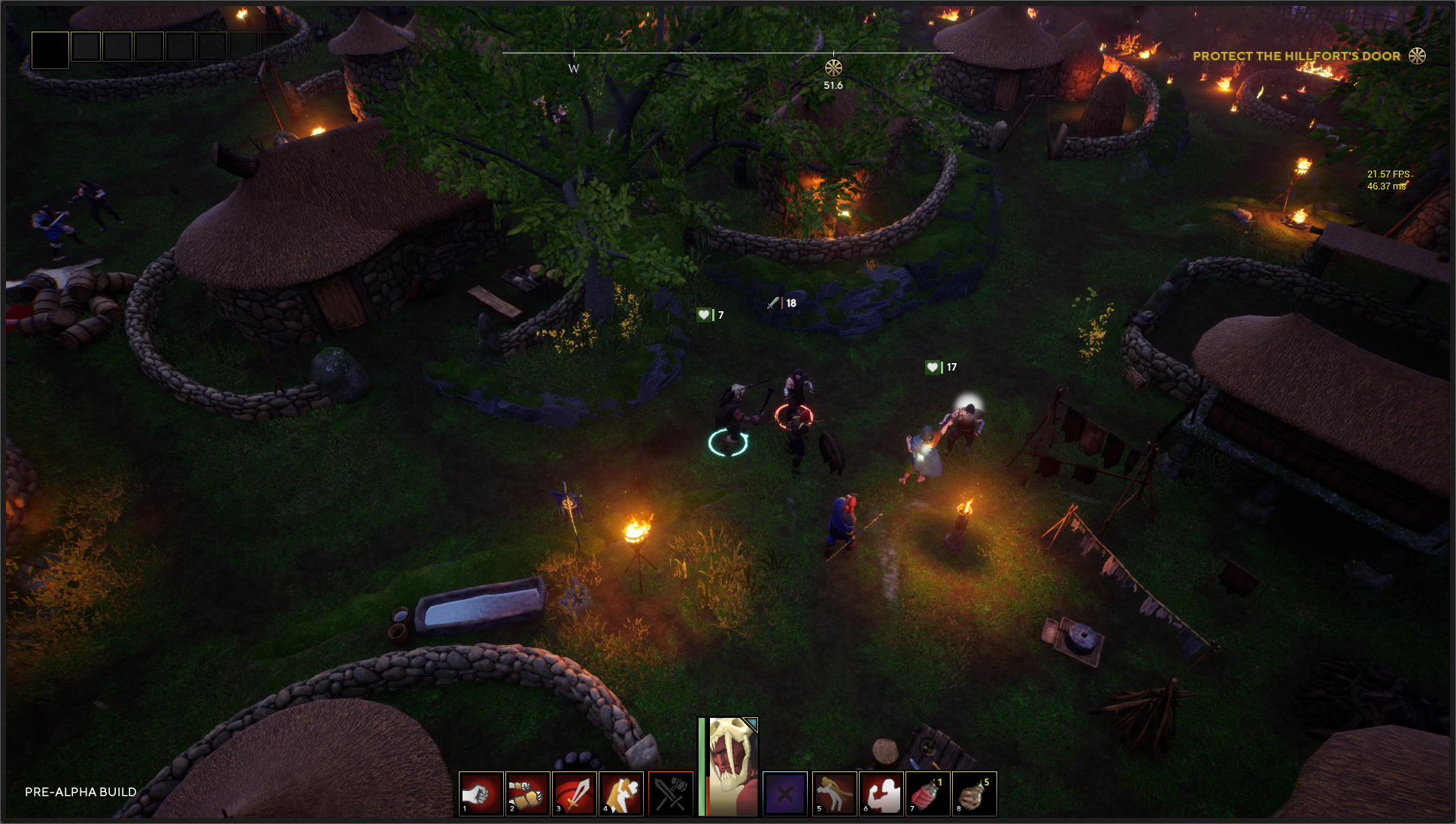Select the sword attack ability in slot 3
Image resolution: width=1456 pixels, height=824 pixels.
(x=575, y=794)
